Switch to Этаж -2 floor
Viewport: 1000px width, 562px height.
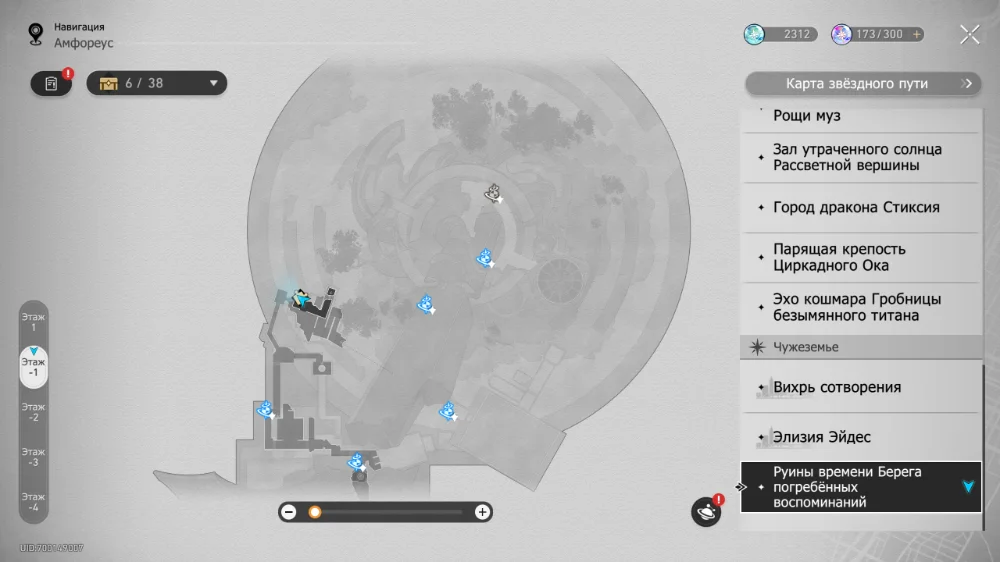(33, 412)
